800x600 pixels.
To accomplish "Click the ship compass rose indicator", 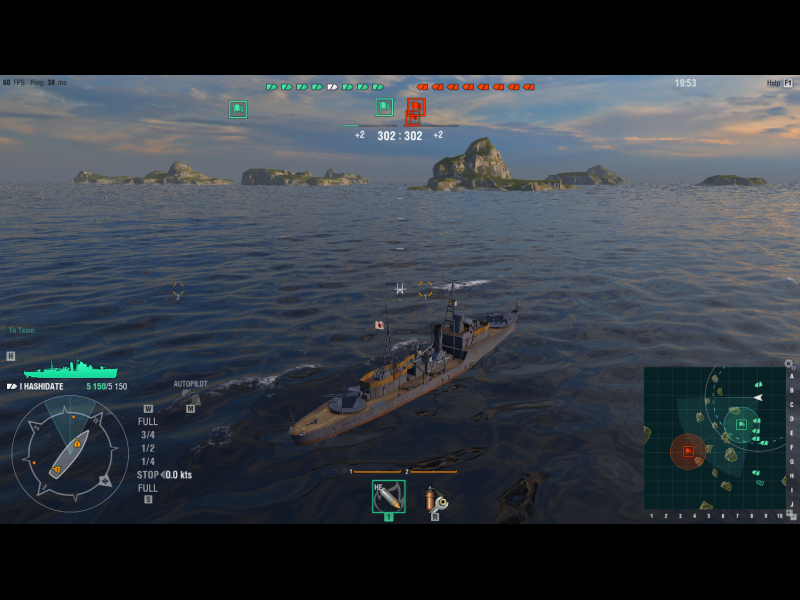I will pos(70,454).
